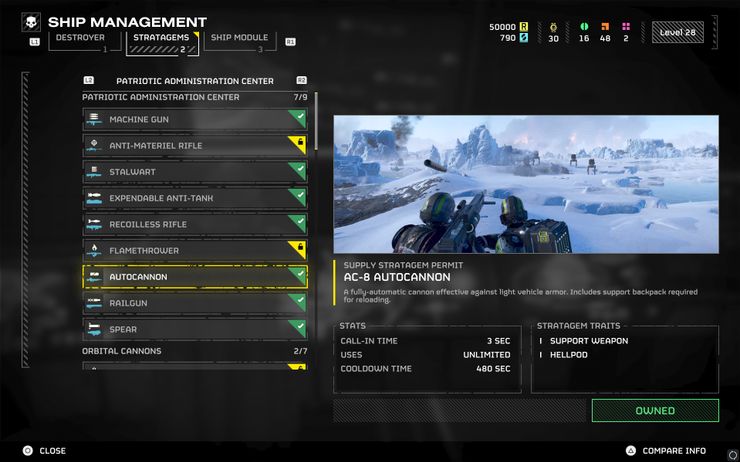Select the Stalwart stratagem row

[x=194, y=172]
